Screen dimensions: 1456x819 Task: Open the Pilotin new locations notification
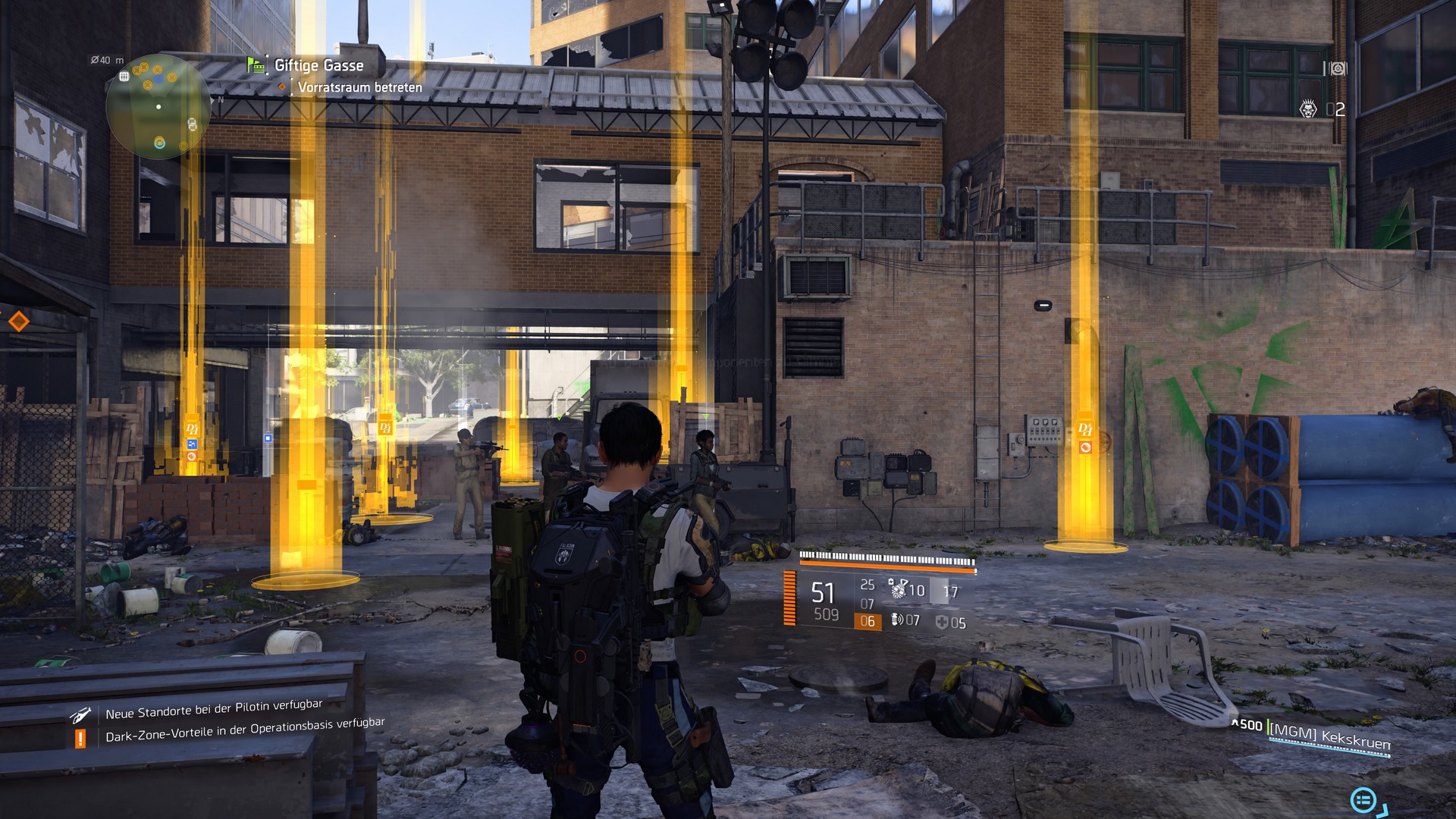coord(213,710)
